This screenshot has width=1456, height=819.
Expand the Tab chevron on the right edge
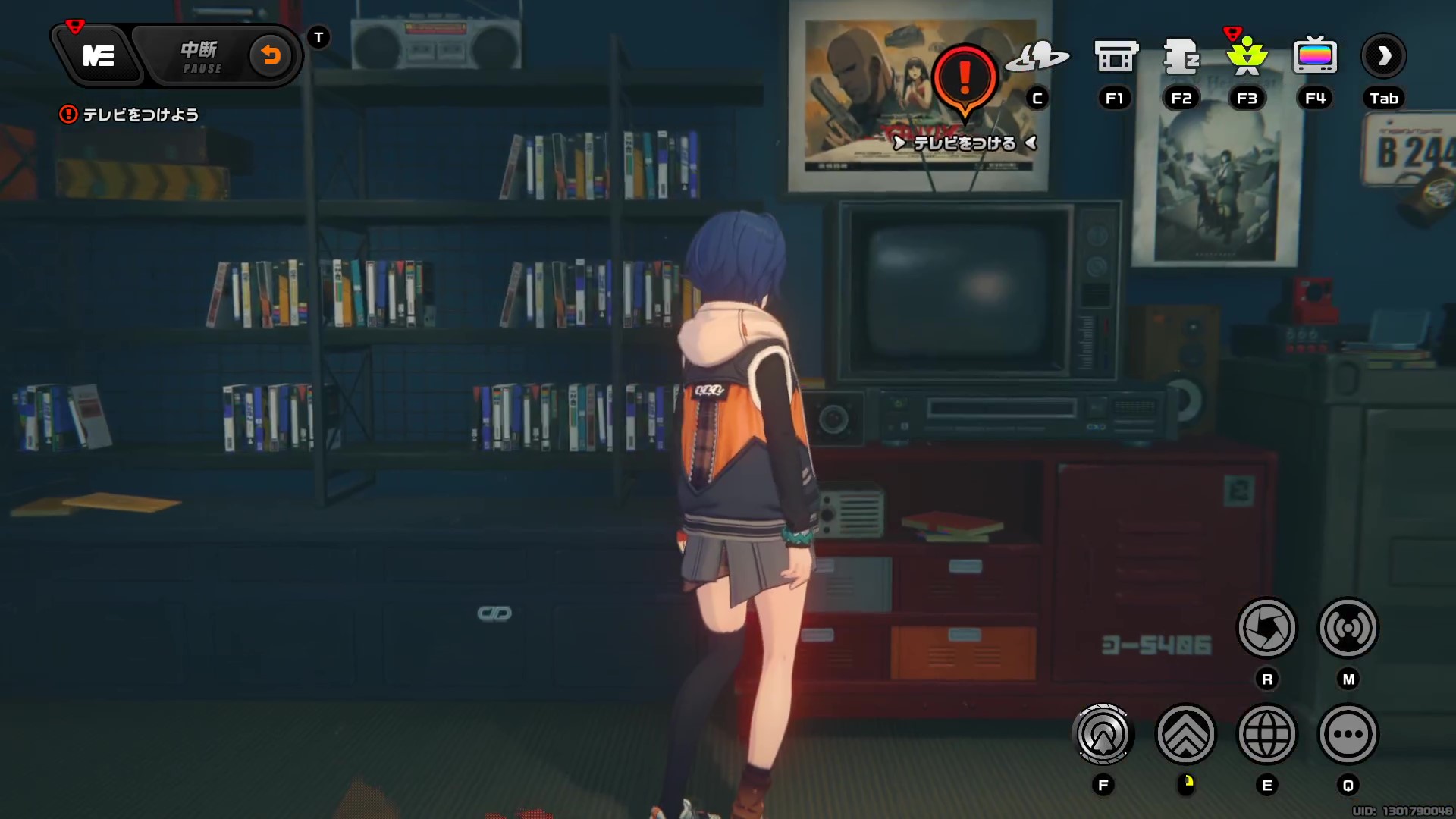(x=1384, y=55)
